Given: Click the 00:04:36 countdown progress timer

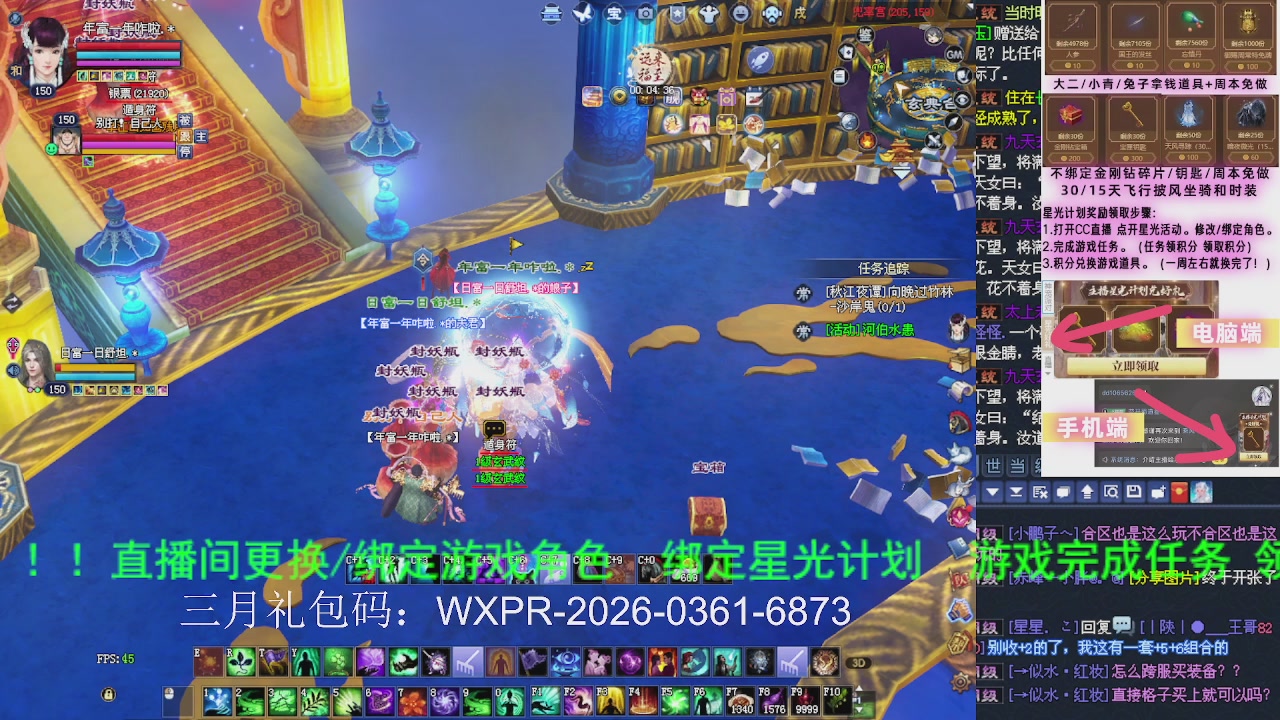Looking at the screenshot, I should click(x=651, y=89).
